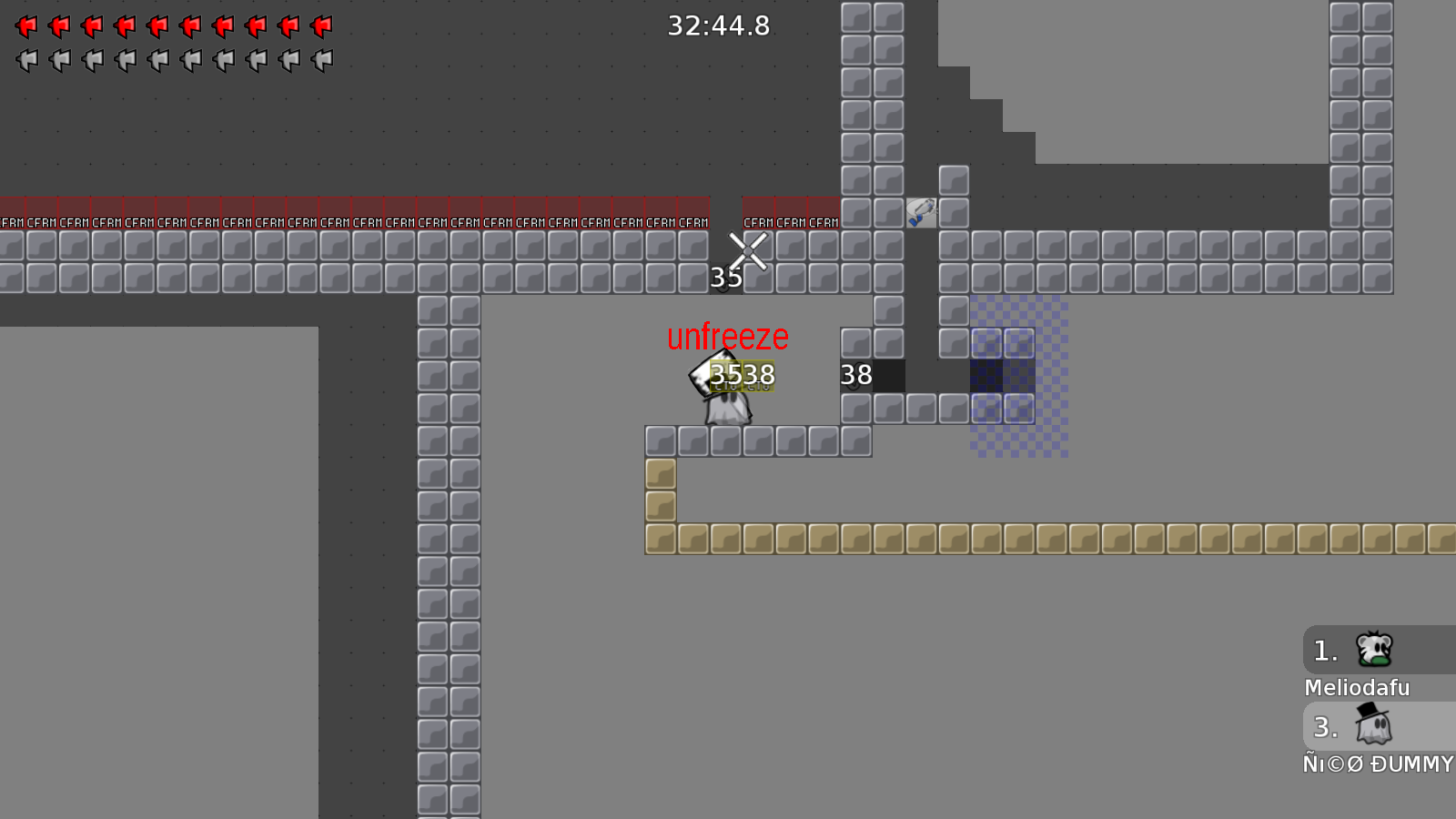
Task: Click Meliodafu's koala skin avatar
Action: [x=1374, y=648]
